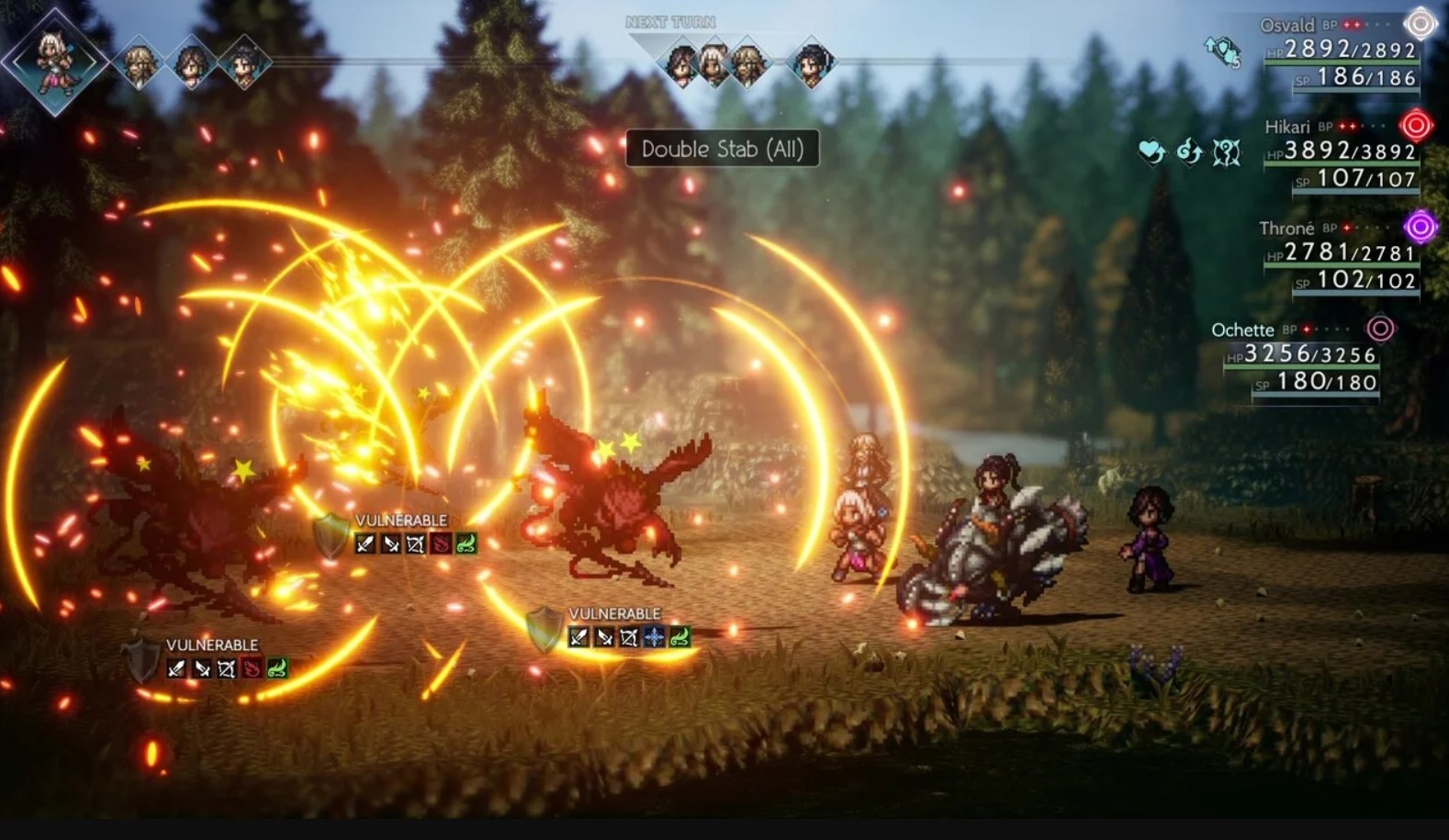Select Throné's purple latent power emblem
The width and height of the screenshot is (1449, 840).
point(1420,226)
